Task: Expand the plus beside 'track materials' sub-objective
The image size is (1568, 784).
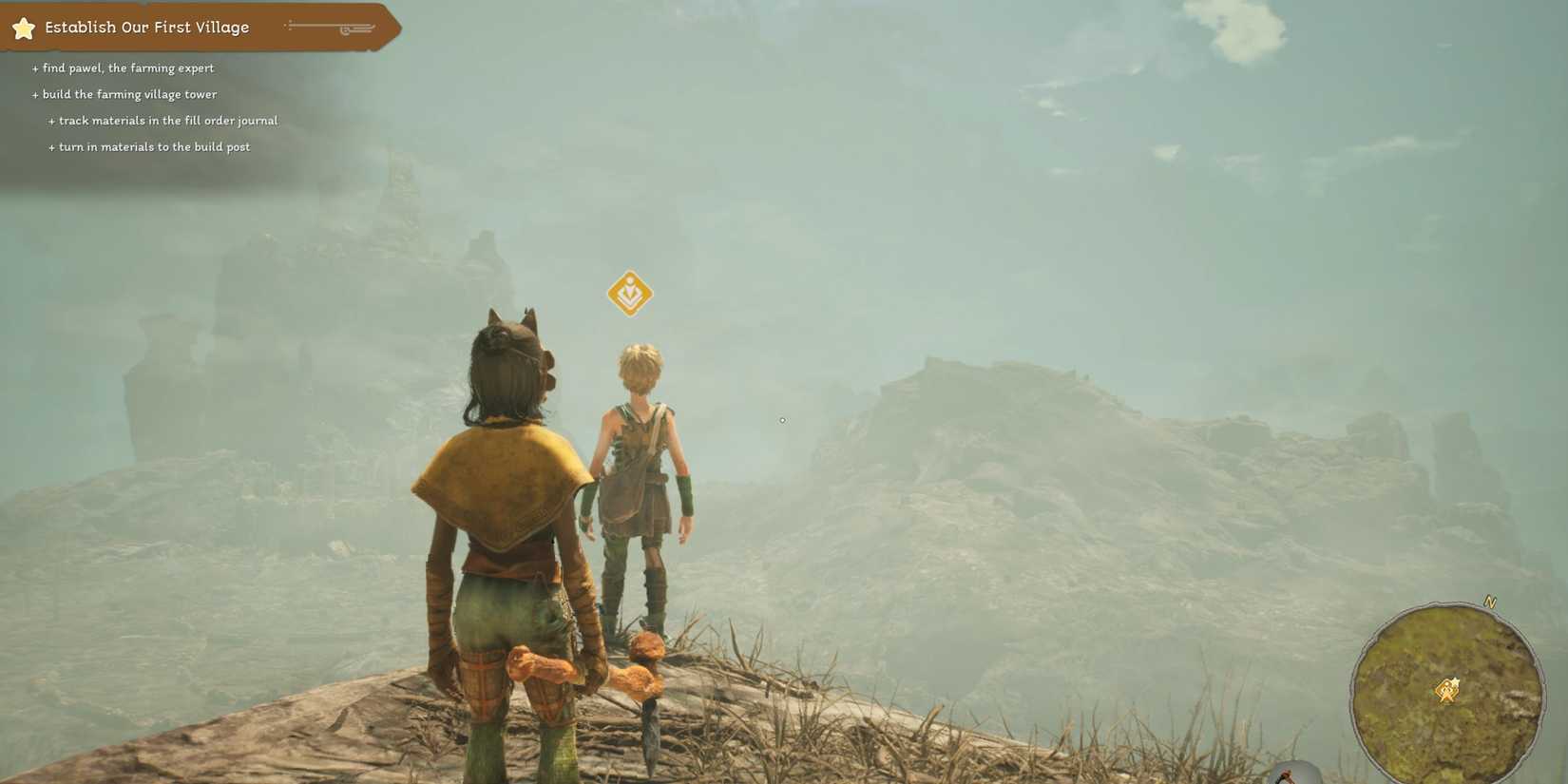Action: (49, 120)
